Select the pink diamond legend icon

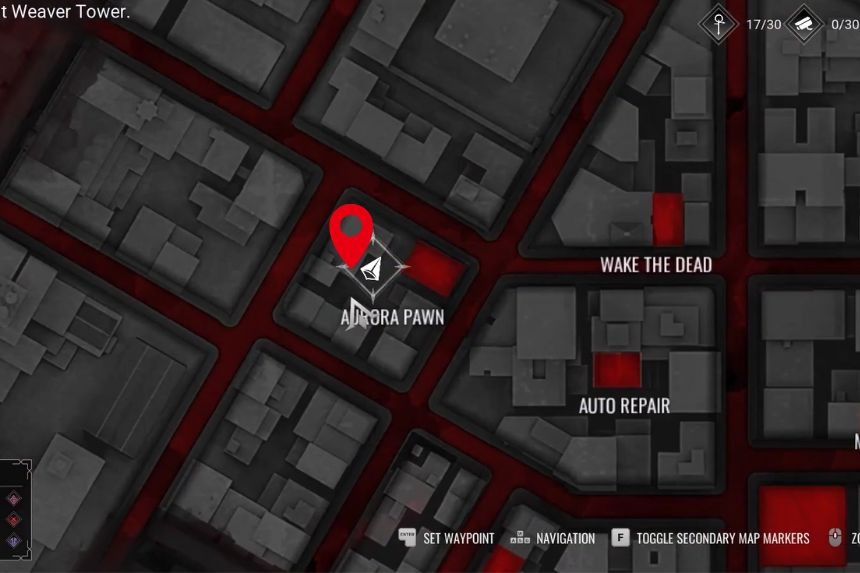[x=13, y=499]
